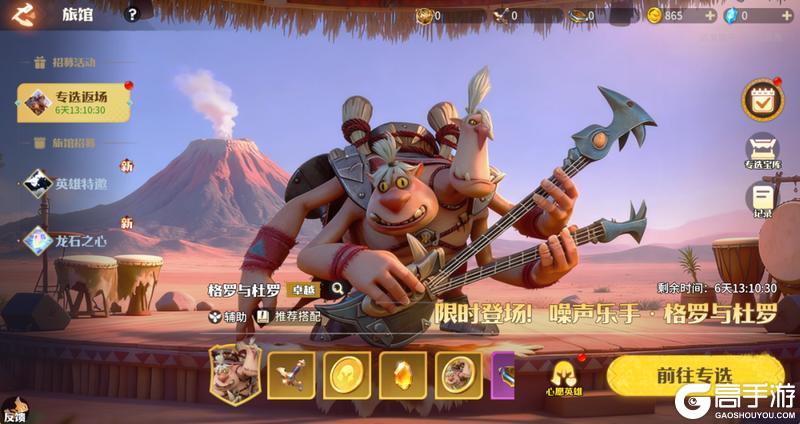Switch to the 龙石之心 recruitment tab
The height and width of the screenshot is (424, 800).
(x=76, y=240)
